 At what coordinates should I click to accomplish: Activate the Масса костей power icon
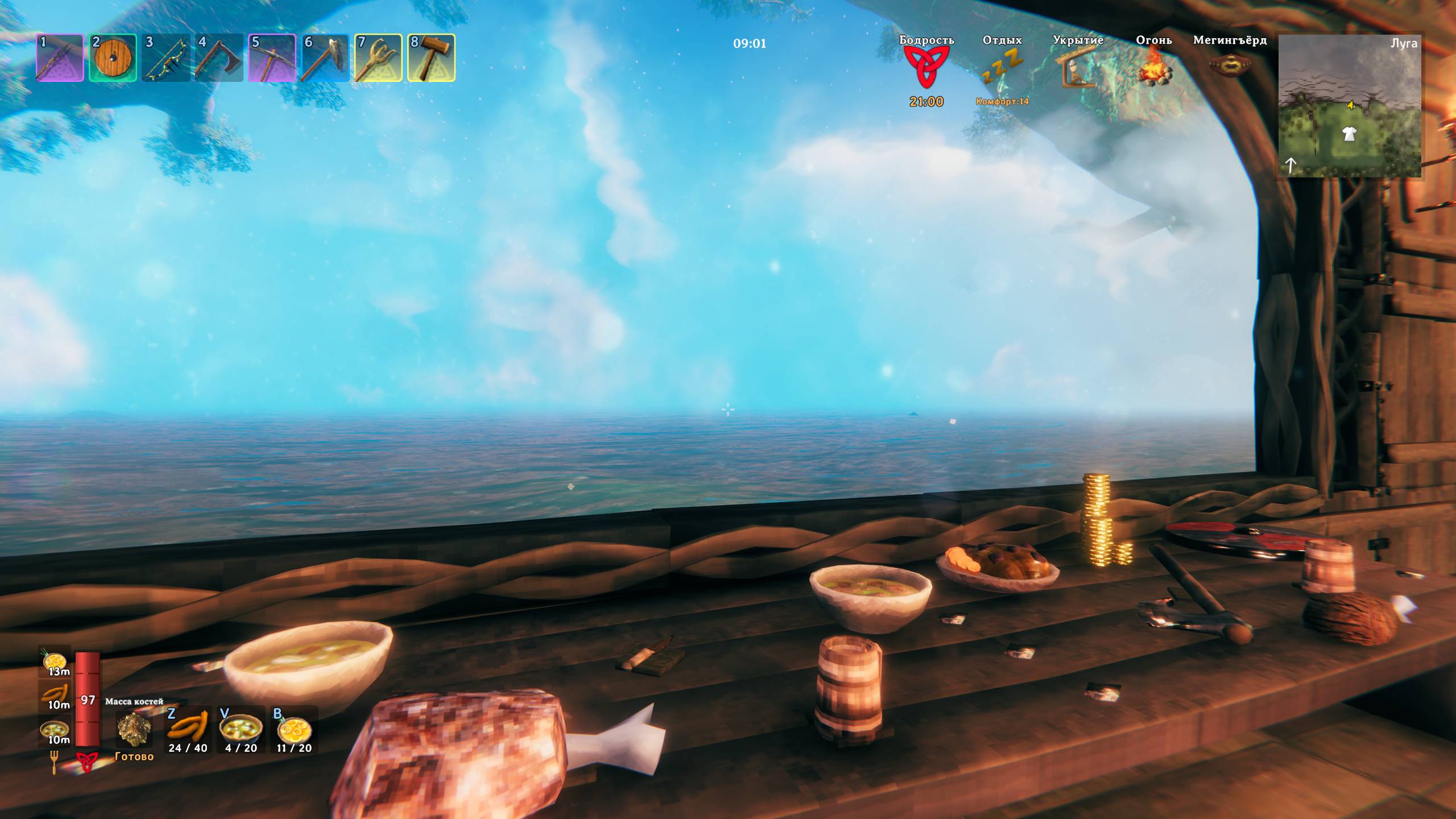point(134,729)
